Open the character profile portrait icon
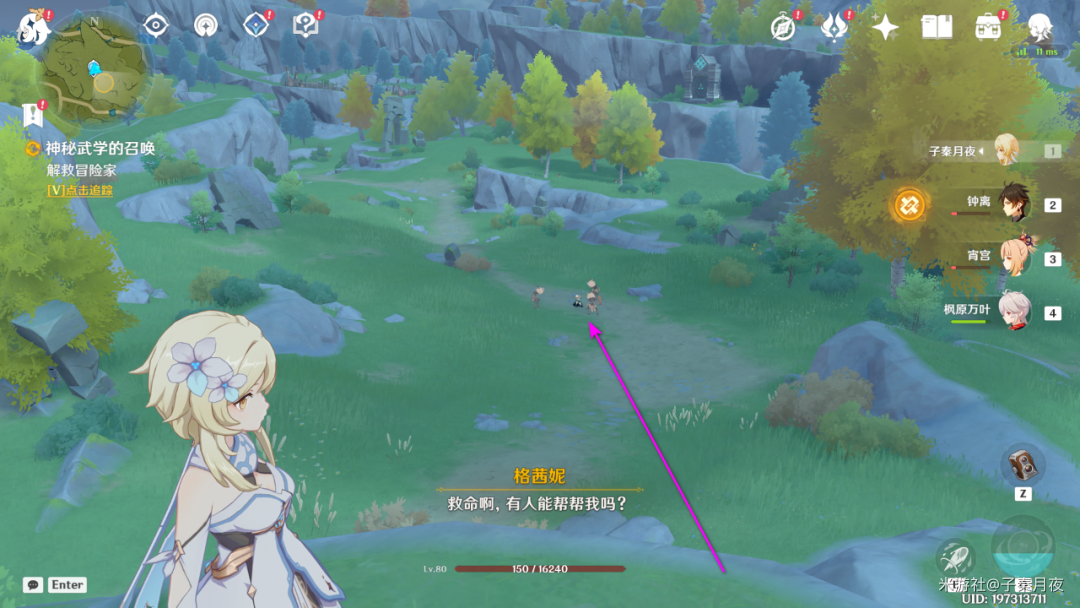1080x608 pixels. coord(1041,27)
